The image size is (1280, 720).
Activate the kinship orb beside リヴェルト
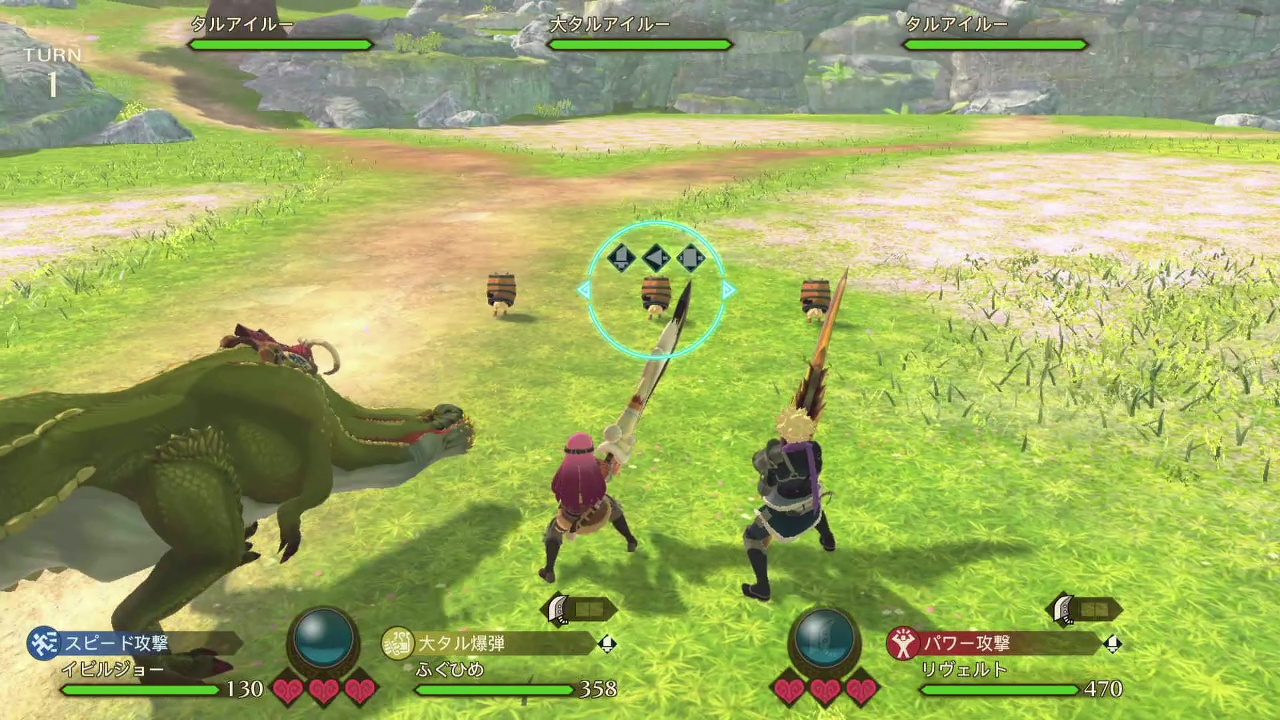click(825, 638)
